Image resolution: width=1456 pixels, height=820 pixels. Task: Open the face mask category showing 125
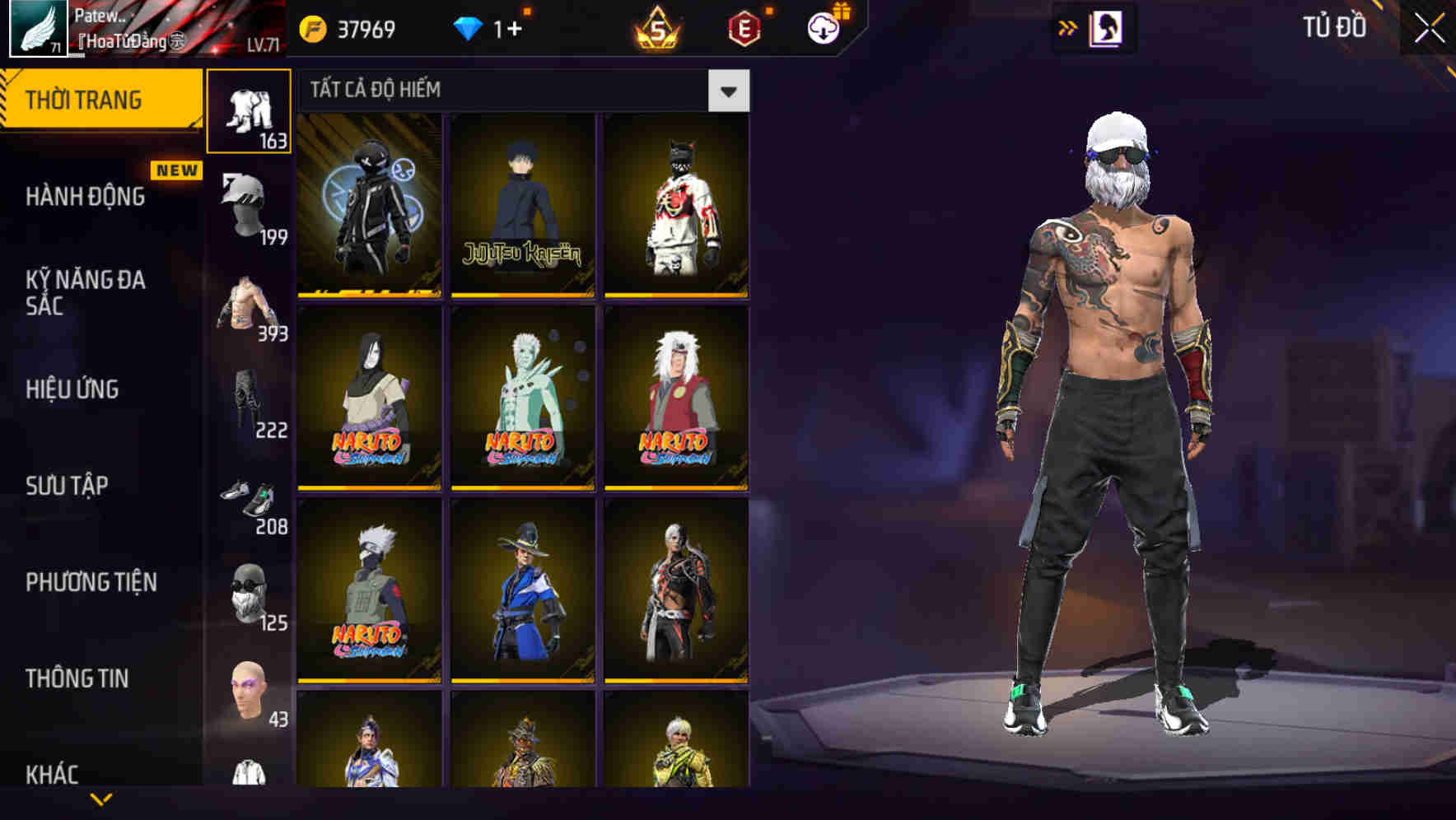pyautogui.click(x=250, y=597)
